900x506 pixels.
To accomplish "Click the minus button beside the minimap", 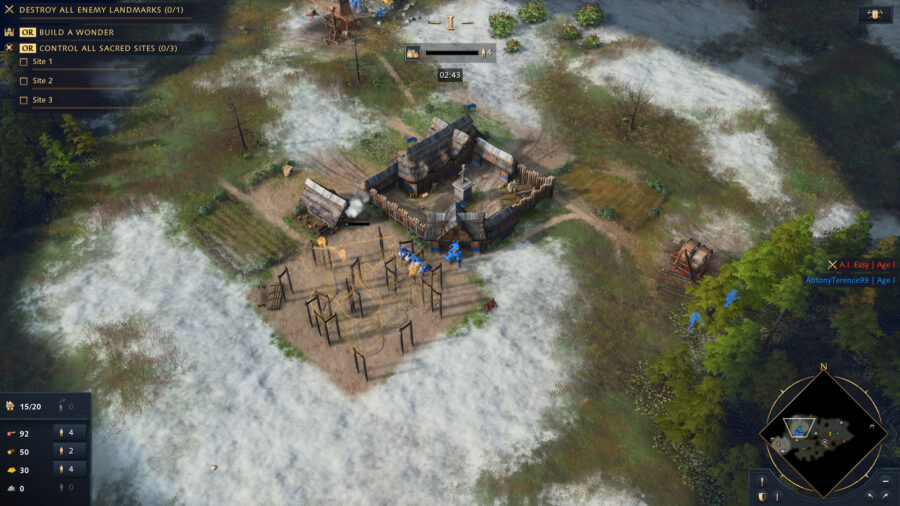I will pyautogui.click(x=886, y=480).
